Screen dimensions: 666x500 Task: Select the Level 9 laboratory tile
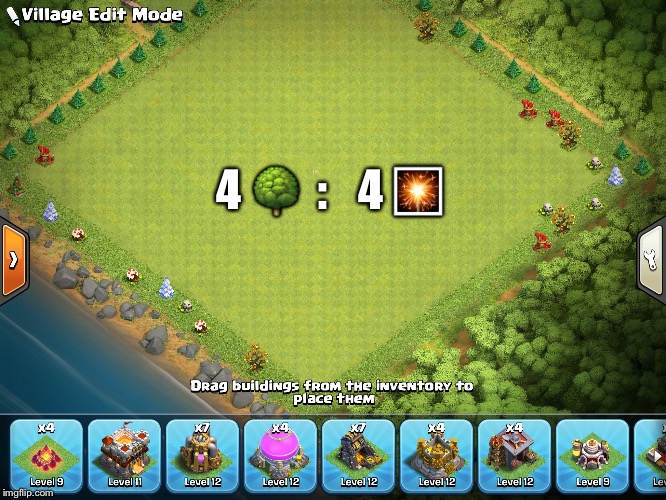[x=592, y=456]
